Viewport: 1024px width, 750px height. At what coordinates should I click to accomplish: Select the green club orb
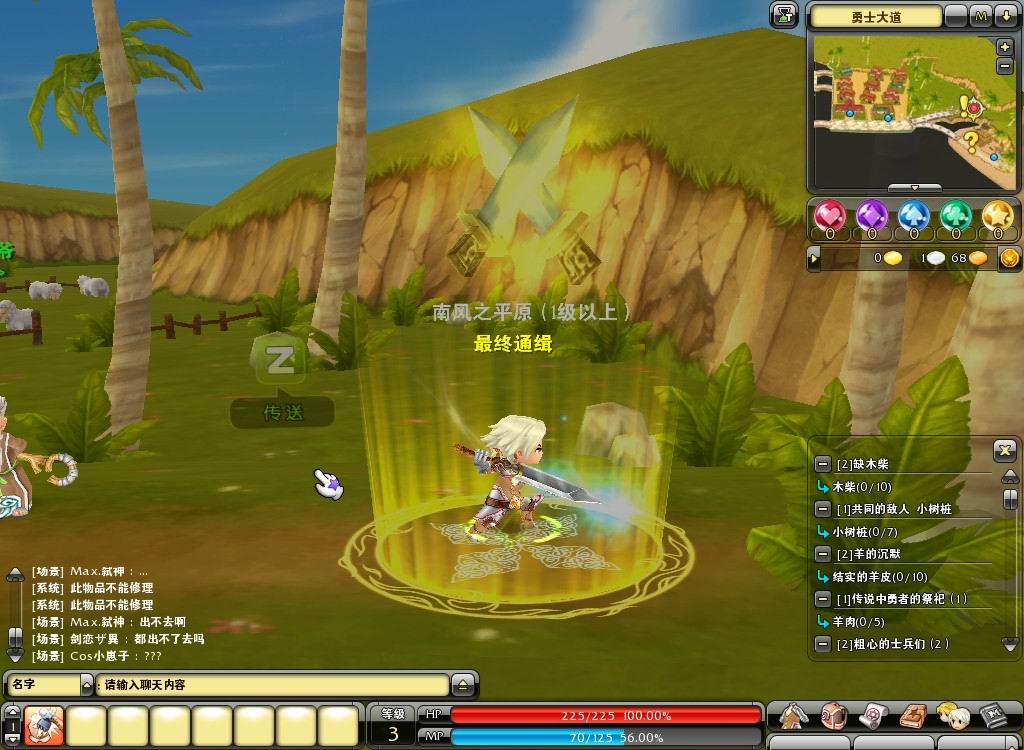(956, 216)
